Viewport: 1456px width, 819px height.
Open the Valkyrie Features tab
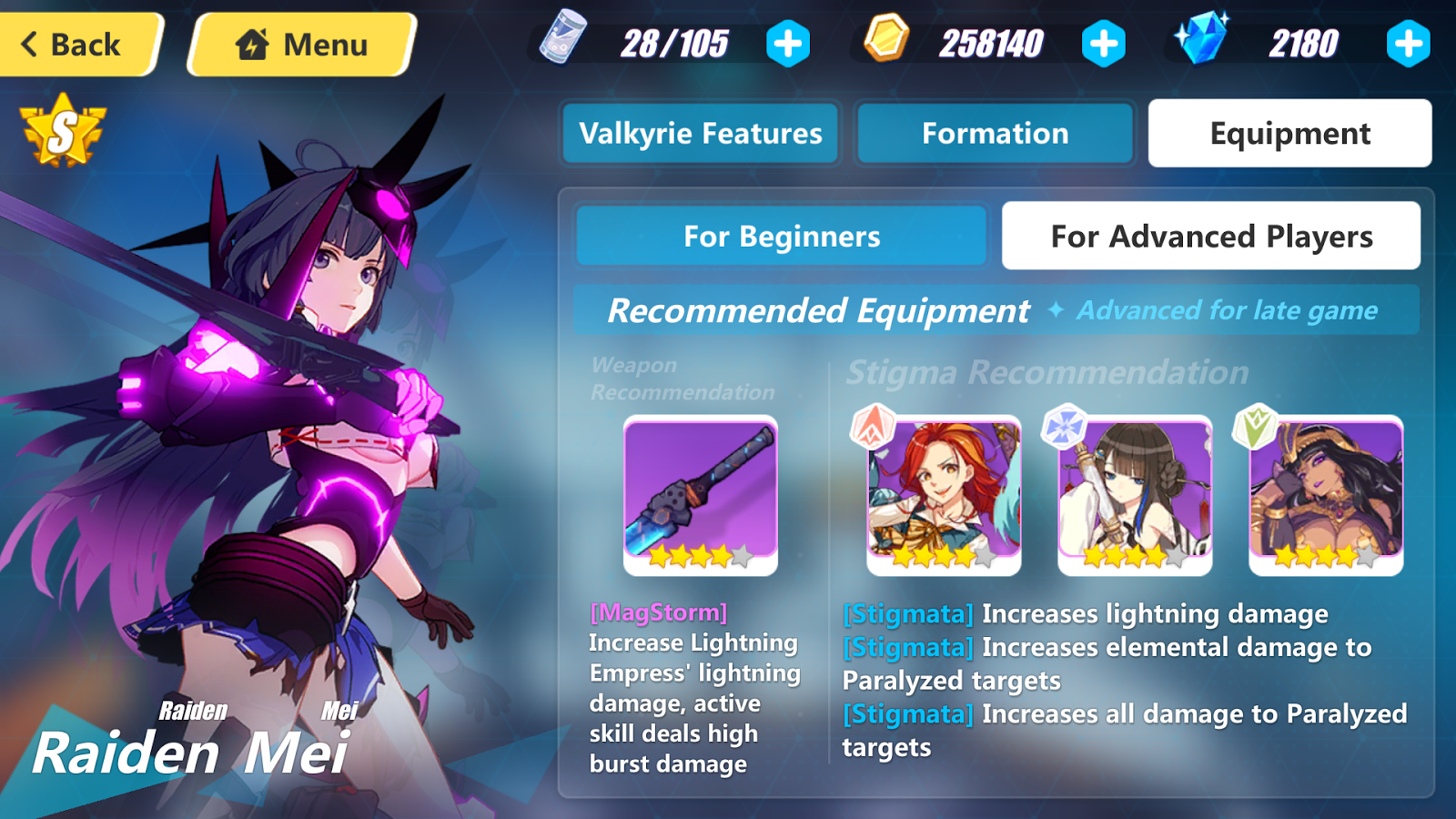pyautogui.click(x=700, y=133)
